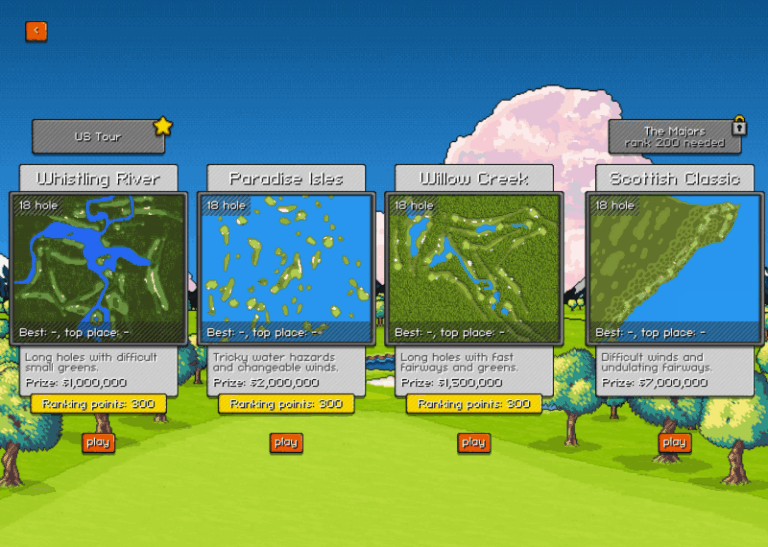Go back with the orange arrow button
The width and height of the screenshot is (768, 547).
coord(36,31)
